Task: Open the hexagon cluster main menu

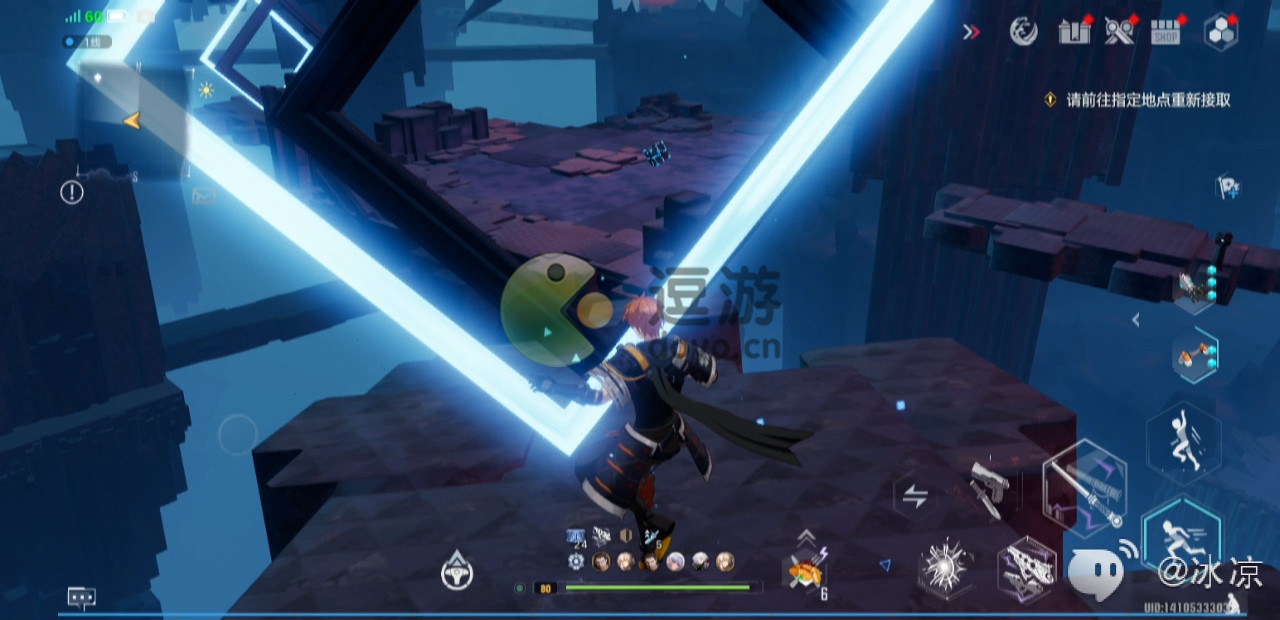Action: point(1220,32)
